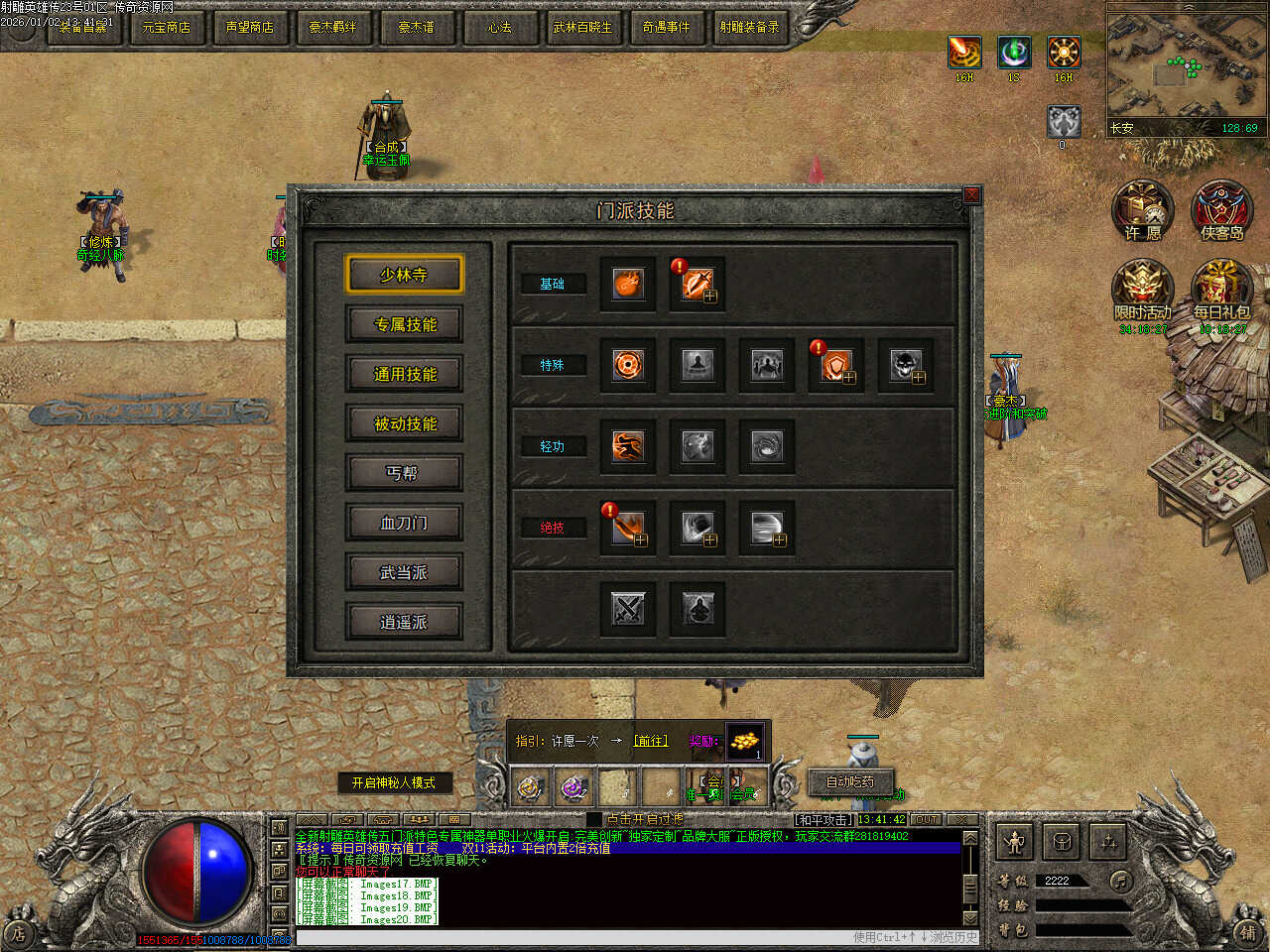Open the 通用技能 category
The width and height of the screenshot is (1270, 952).
pos(404,374)
